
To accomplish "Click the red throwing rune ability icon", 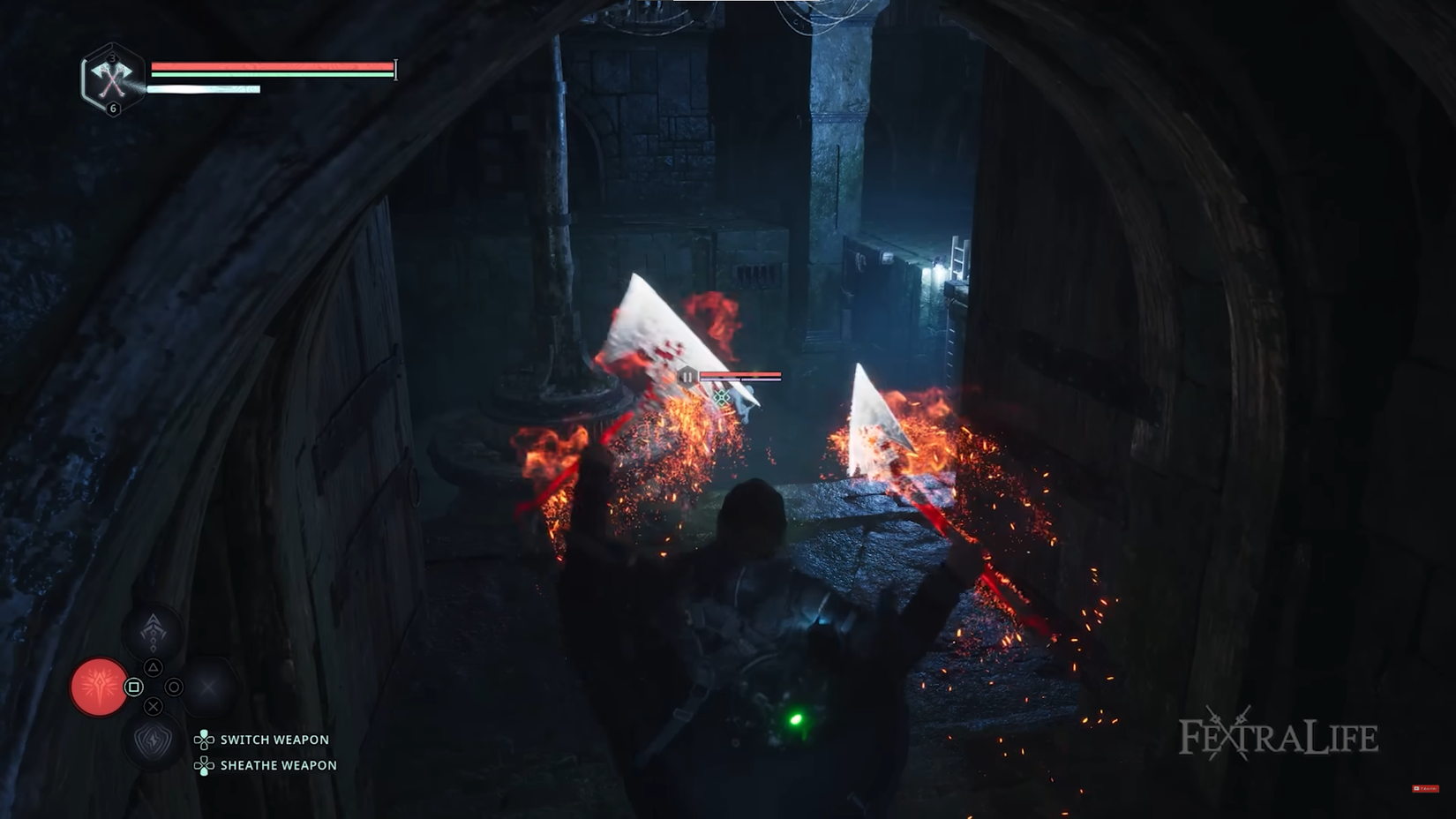I will 101,688.
